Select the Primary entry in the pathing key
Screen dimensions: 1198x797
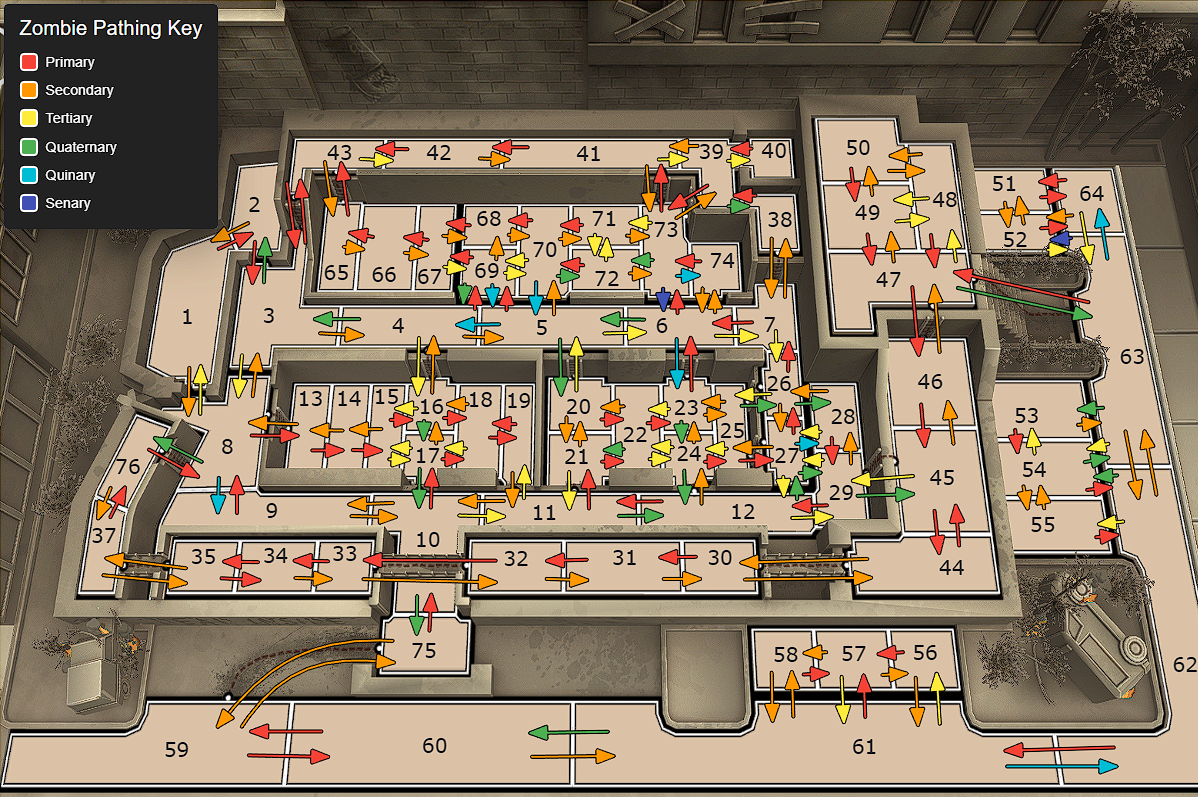pyautogui.click(x=69, y=62)
